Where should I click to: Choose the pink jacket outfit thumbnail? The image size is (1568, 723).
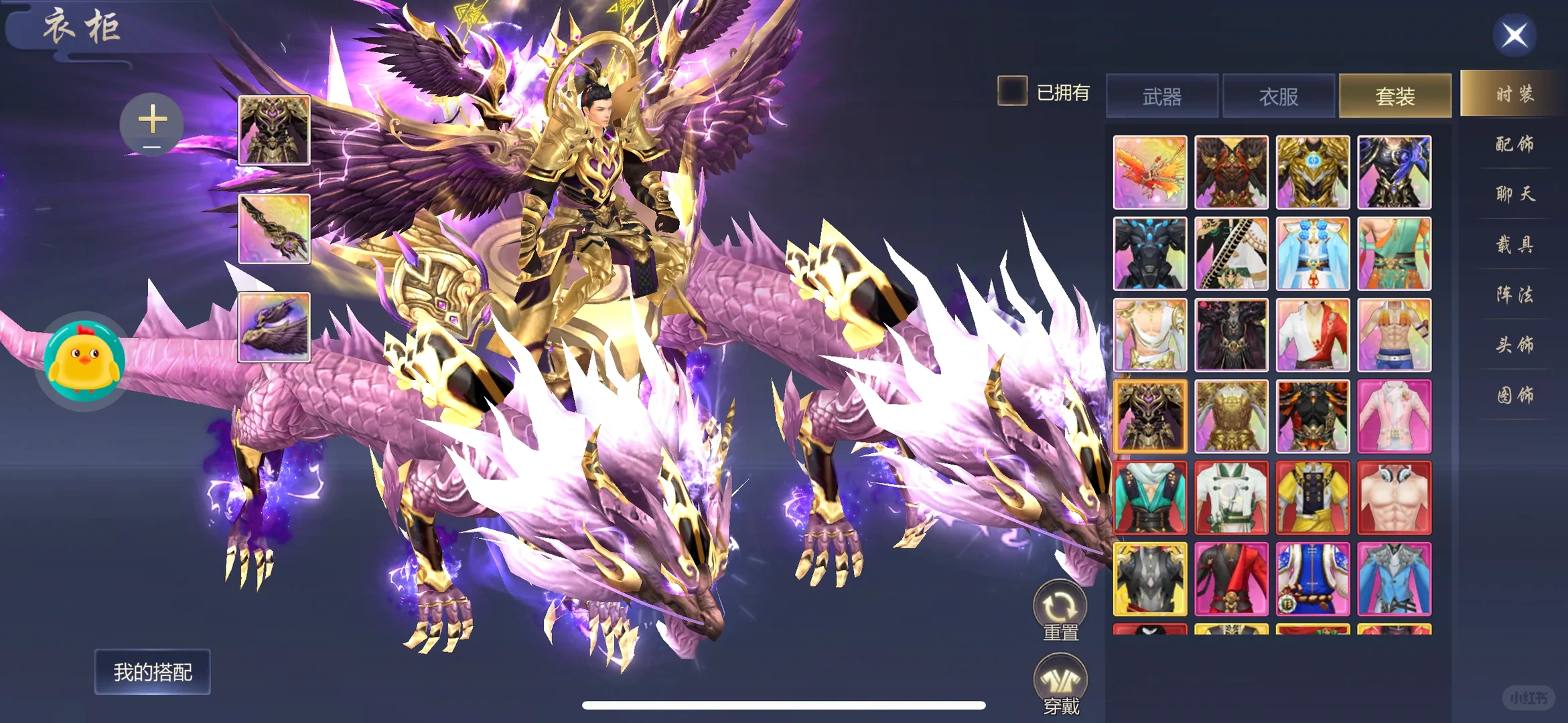pos(1394,416)
